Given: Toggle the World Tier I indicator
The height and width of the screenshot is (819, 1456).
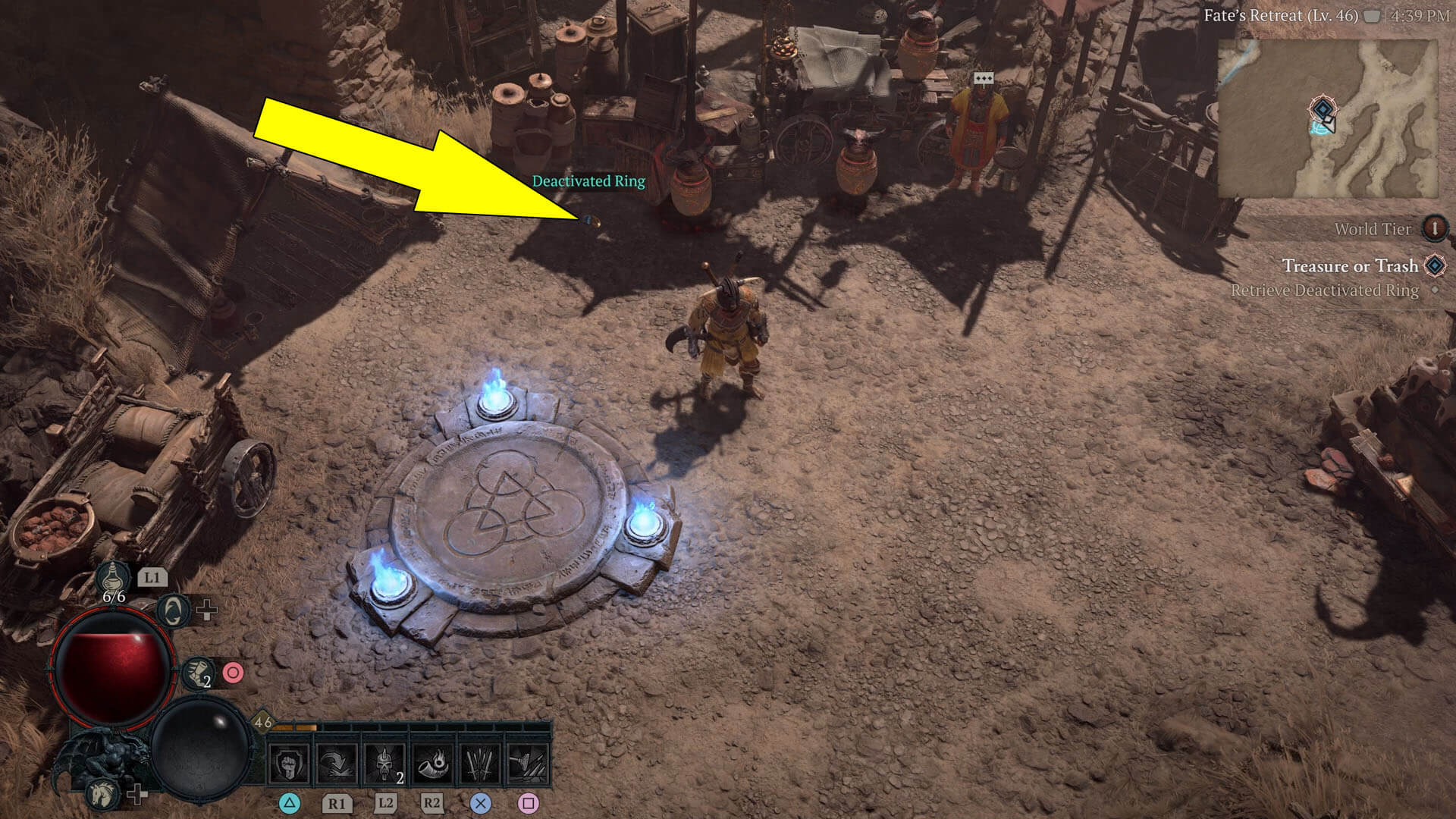Looking at the screenshot, I should pos(1434,228).
